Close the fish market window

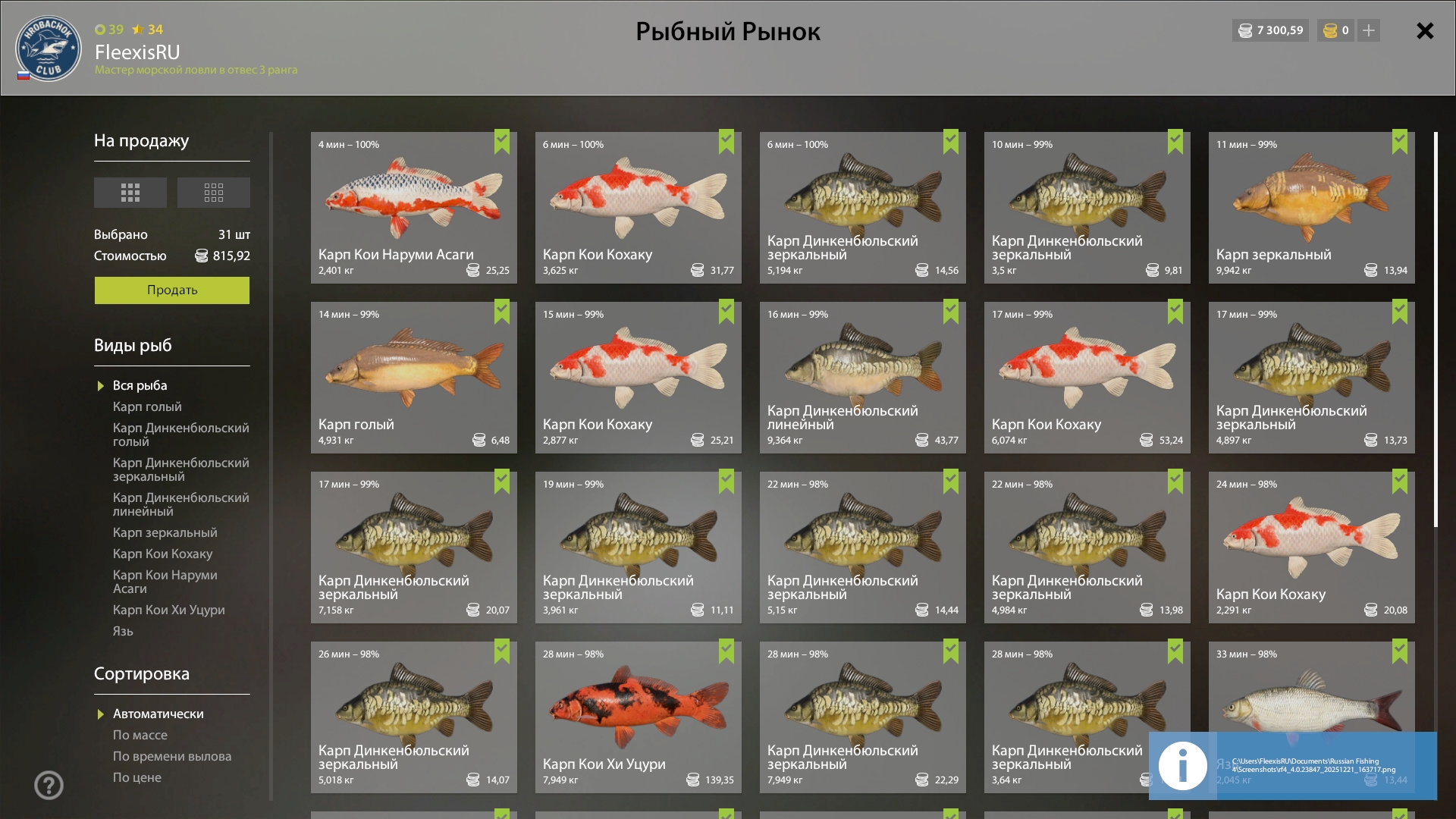pos(1425,31)
